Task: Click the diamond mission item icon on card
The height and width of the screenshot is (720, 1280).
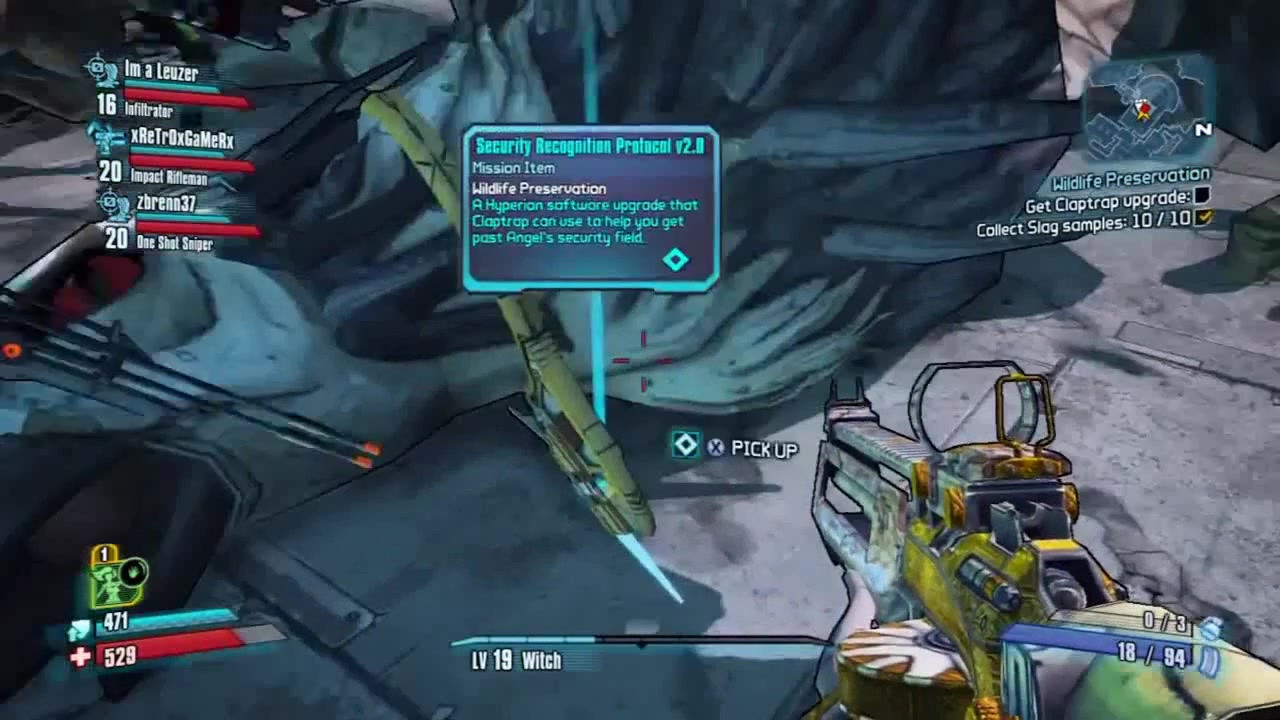Action: coord(676,260)
